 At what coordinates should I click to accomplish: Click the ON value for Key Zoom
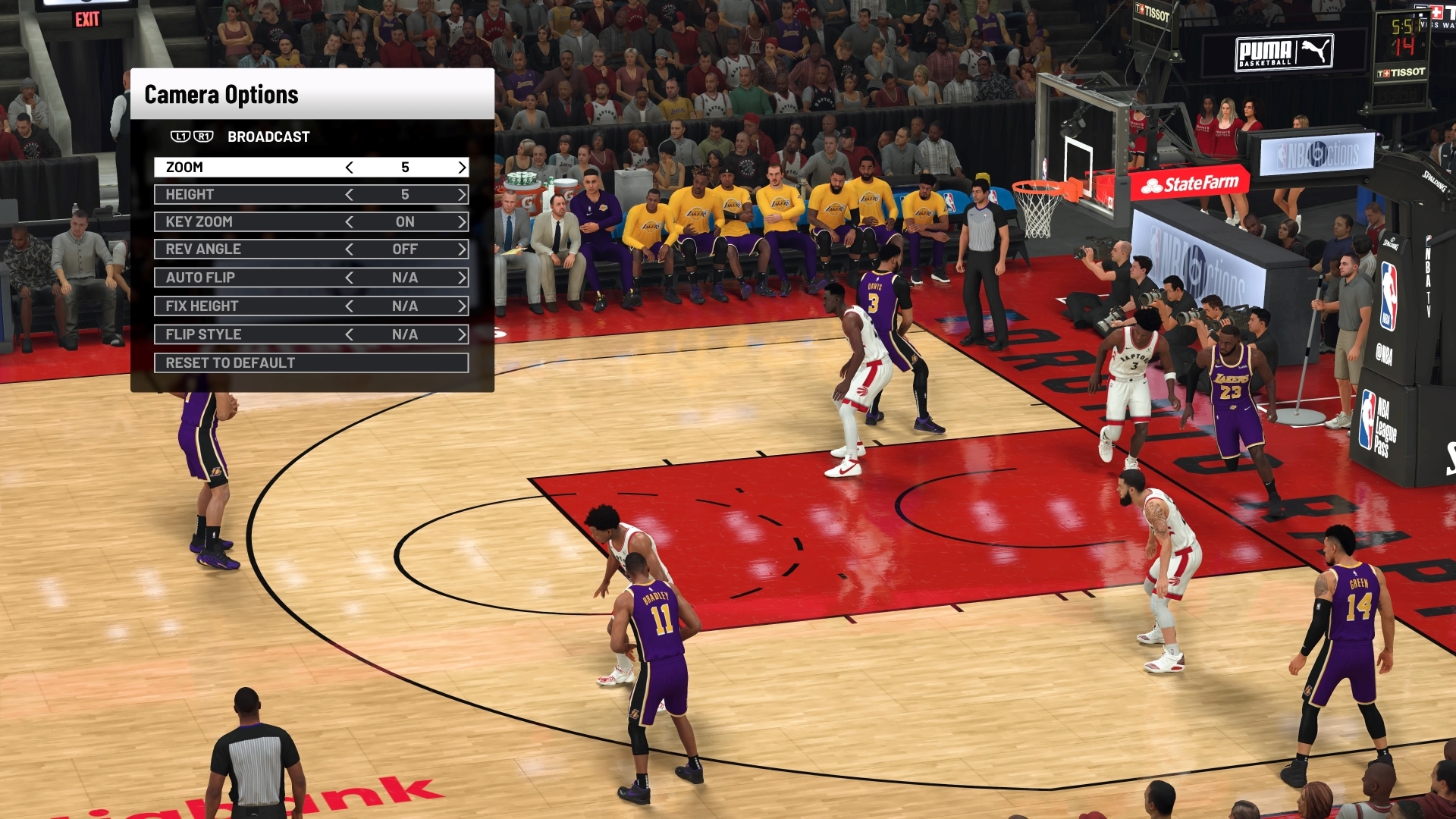(406, 222)
